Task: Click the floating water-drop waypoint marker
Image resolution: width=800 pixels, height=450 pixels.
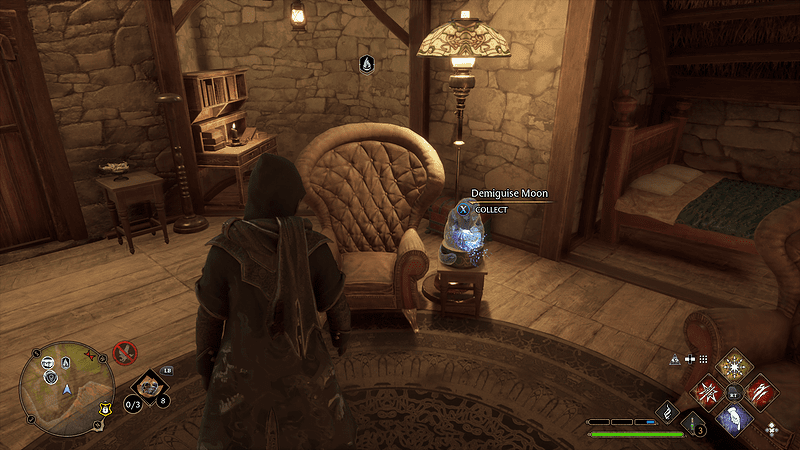Action: pos(367,65)
